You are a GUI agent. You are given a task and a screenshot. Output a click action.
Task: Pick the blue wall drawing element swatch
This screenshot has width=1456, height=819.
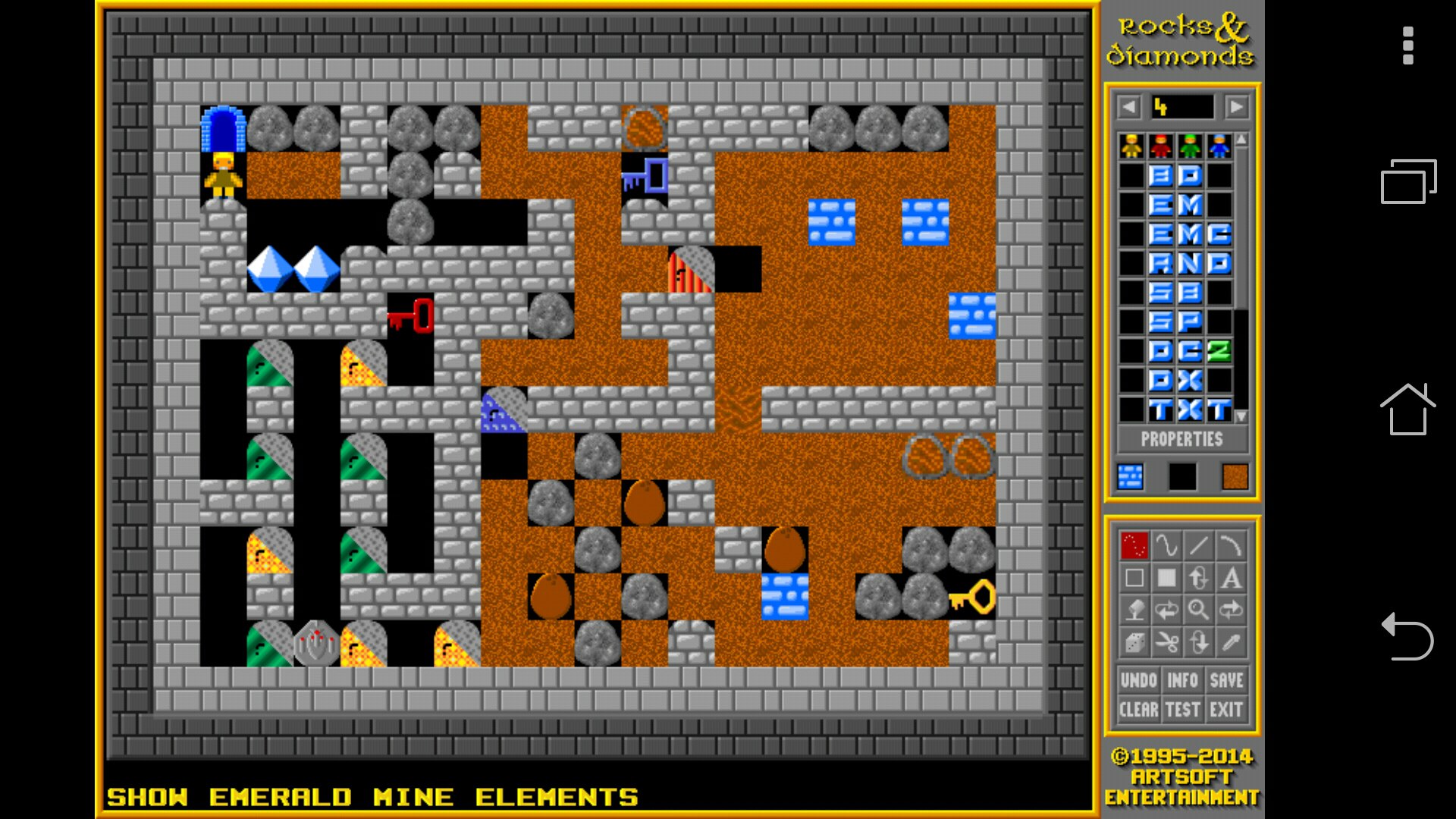coord(1130,477)
